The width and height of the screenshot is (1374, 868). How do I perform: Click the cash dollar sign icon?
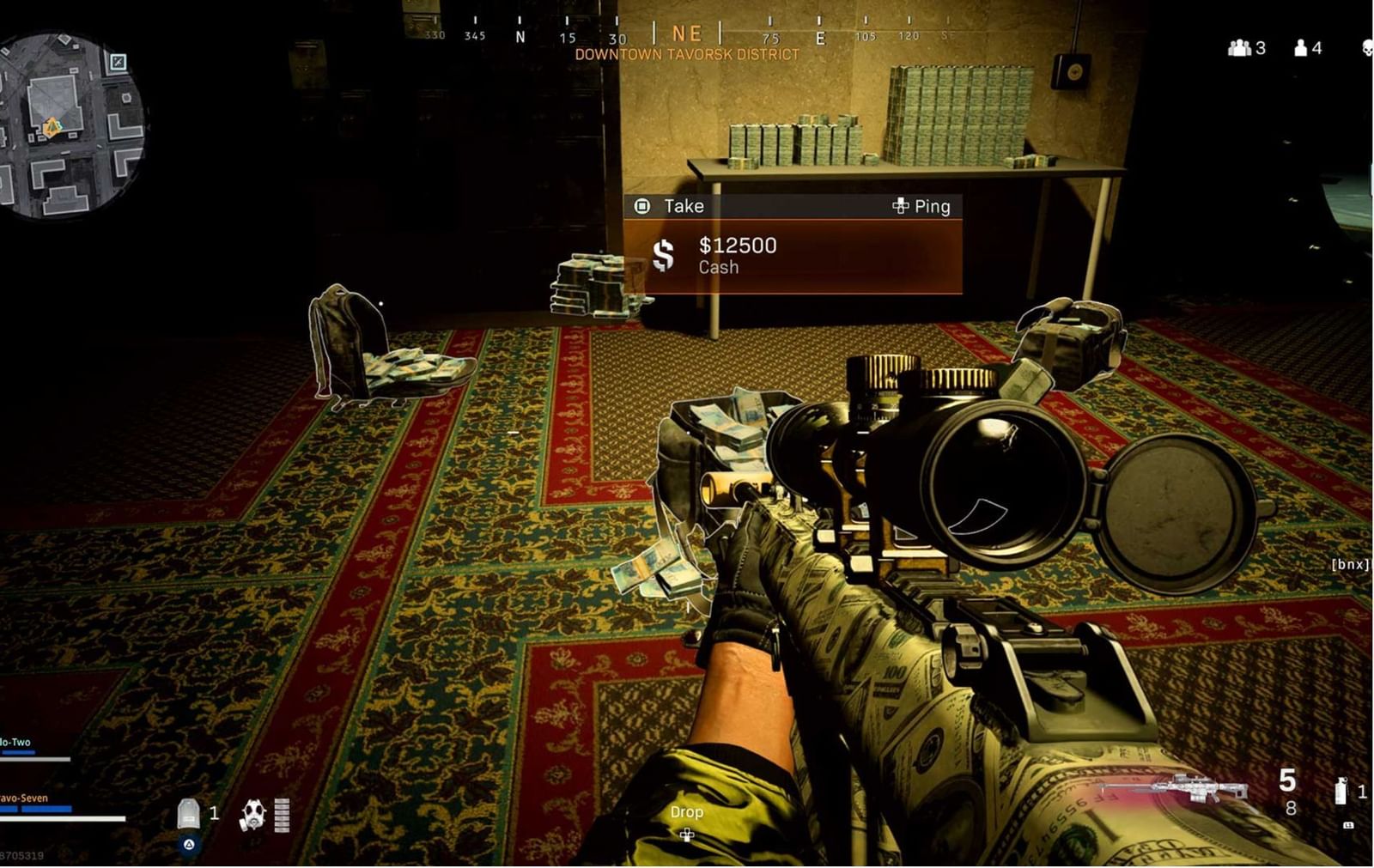[661, 255]
